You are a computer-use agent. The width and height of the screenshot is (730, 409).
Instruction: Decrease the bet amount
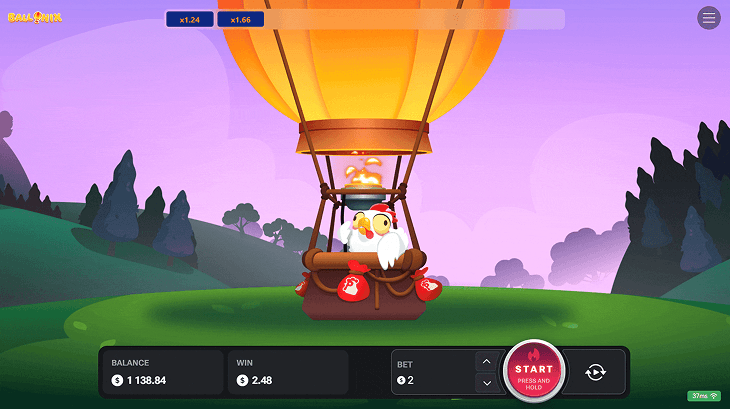click(x=486, y=382)
